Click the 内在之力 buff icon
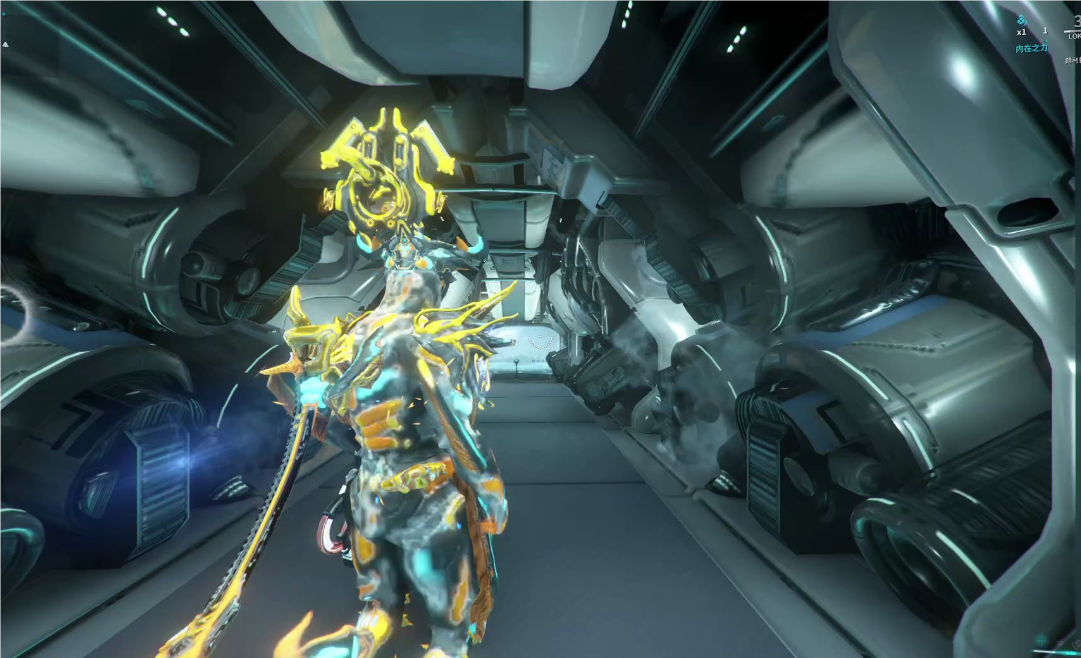The width and height of the screenshot is (1081, 658). (x=1022, y=20)
